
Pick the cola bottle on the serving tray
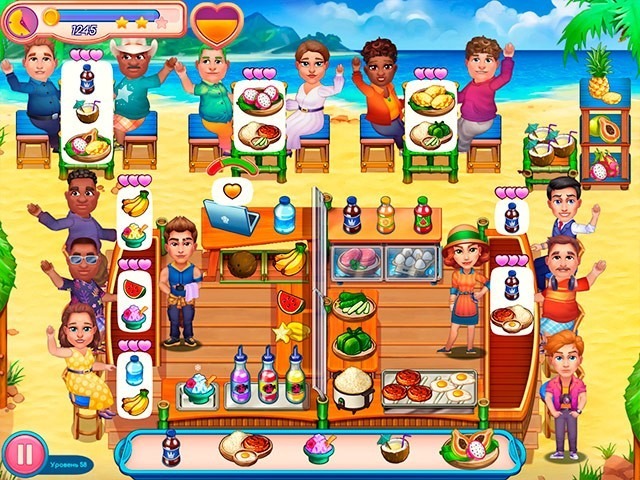tap(171, 448)
